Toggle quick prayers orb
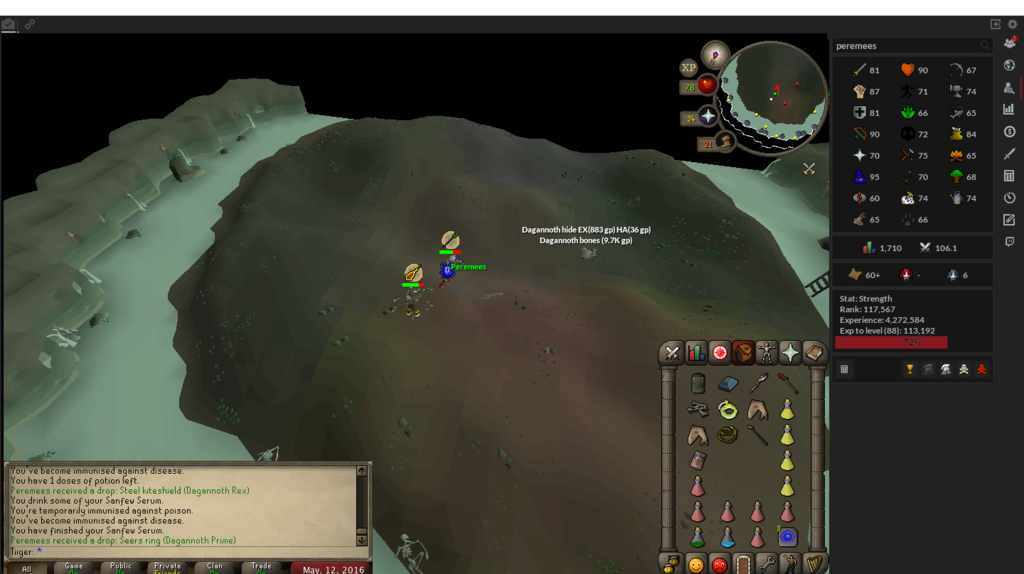Viewport: 1024px width, 574px height. (x=708, y=117)
